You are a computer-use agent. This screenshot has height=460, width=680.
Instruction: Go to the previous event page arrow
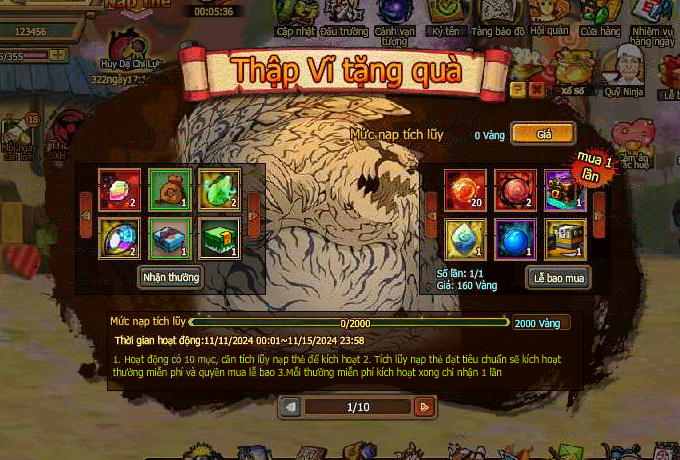click(290, 407)
